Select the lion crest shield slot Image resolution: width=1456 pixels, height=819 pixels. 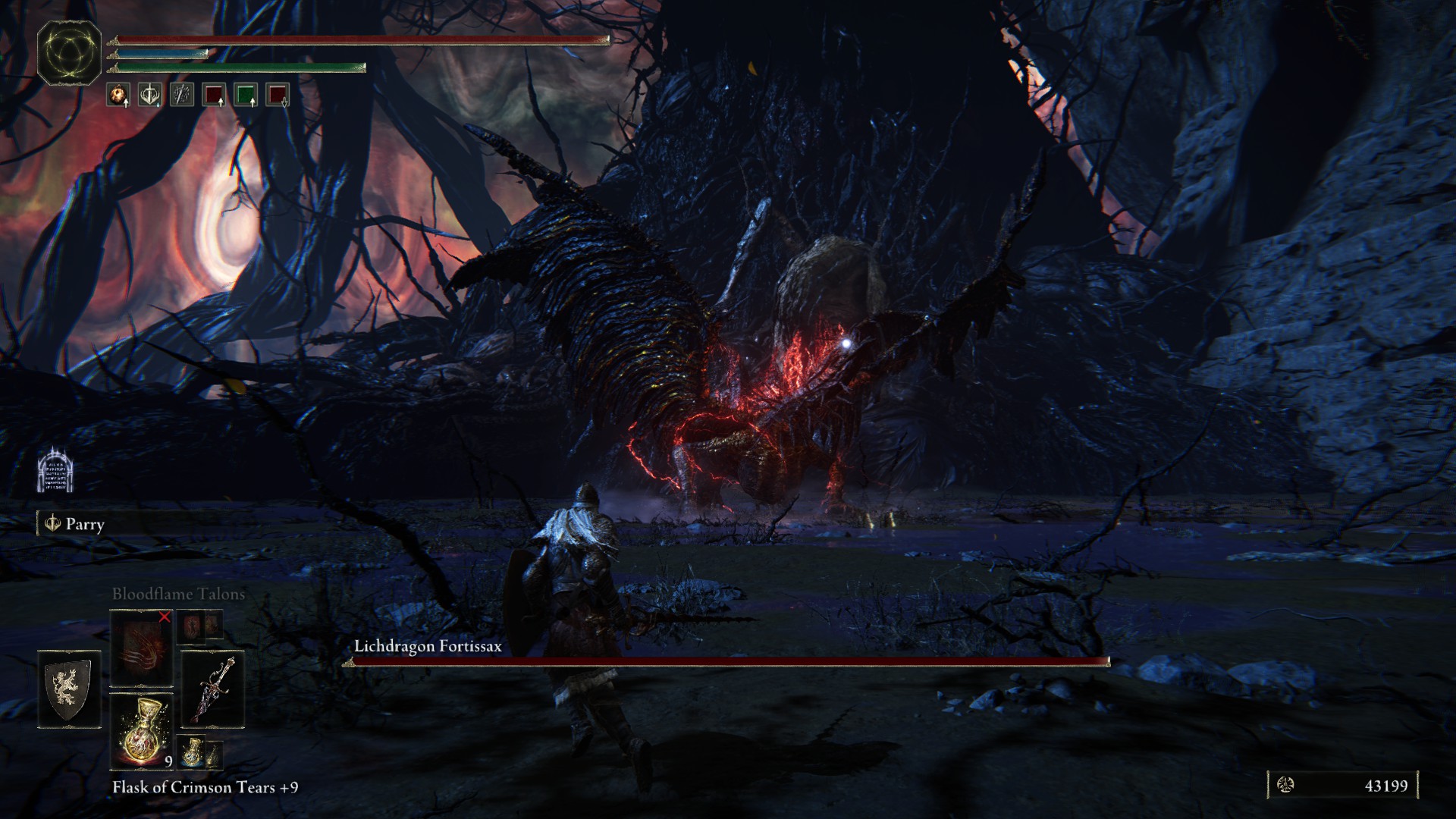69,689
